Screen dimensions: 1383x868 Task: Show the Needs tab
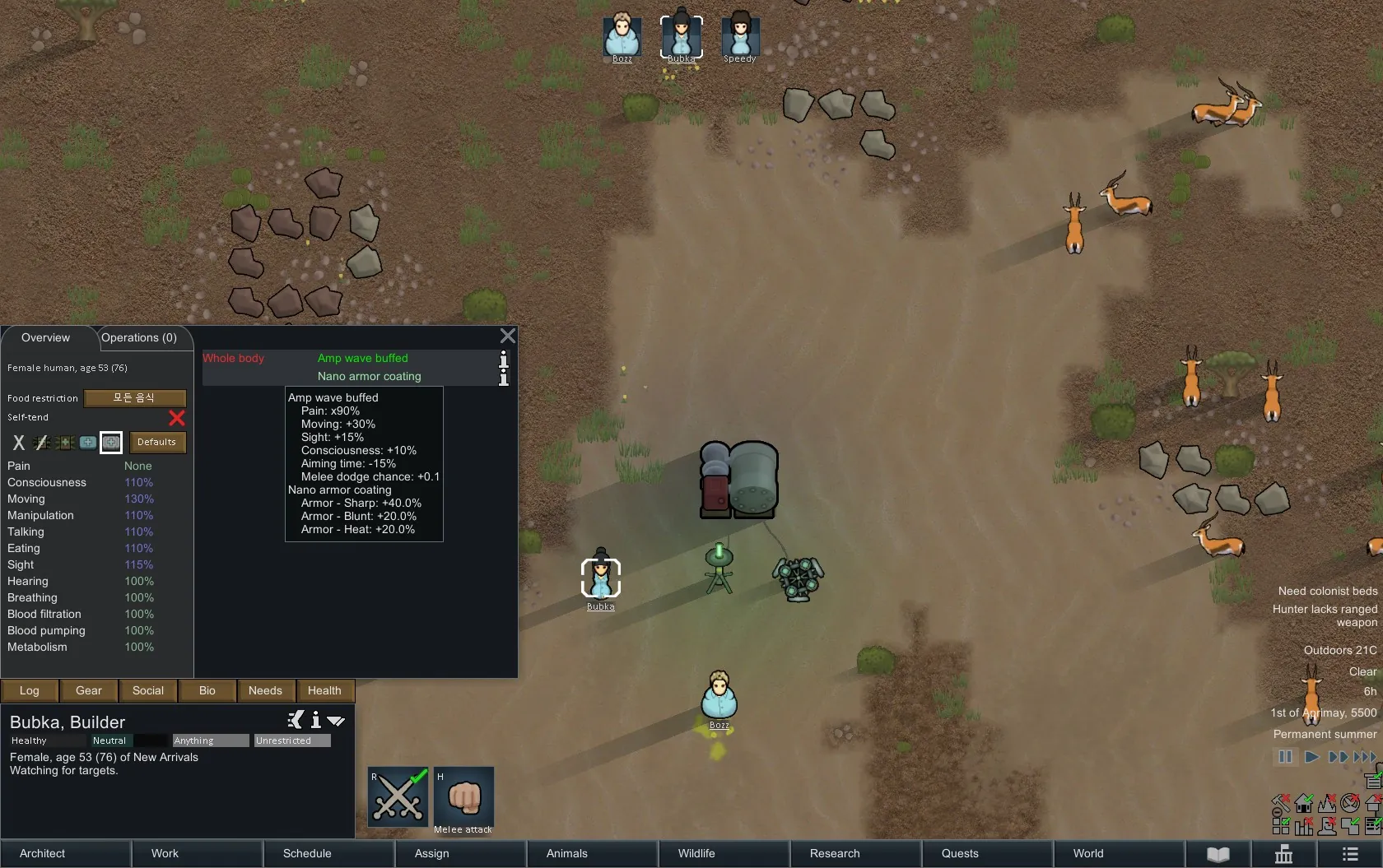(x=265, y=690)
